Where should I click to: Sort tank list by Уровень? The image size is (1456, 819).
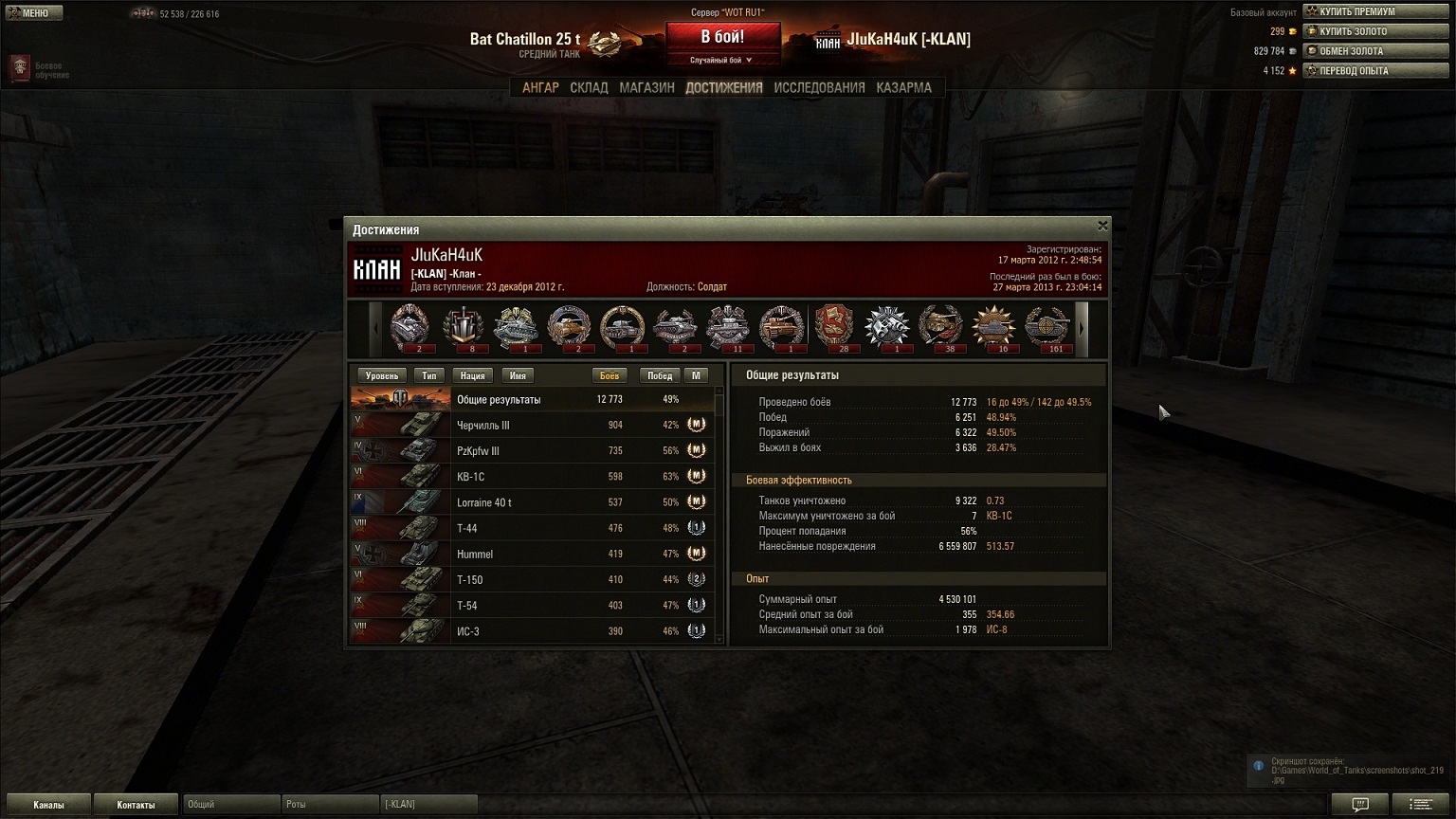pos(382,375)
